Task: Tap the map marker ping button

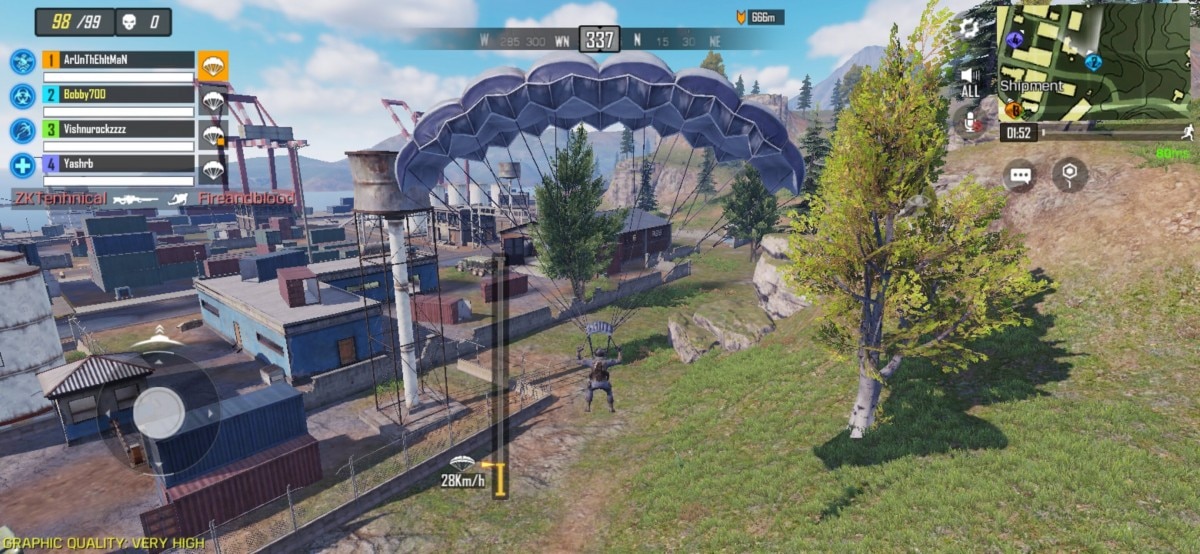Action: [x=1070, y=175]
